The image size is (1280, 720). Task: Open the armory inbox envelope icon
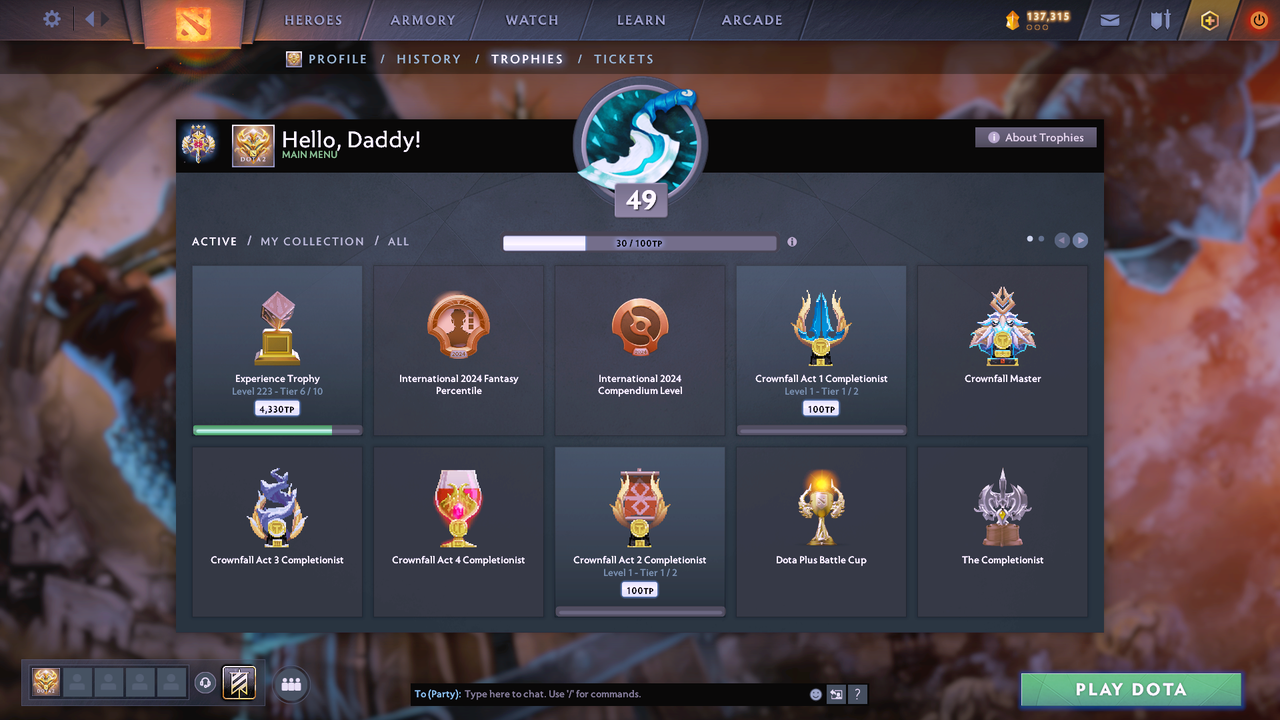[x=1108, y=19]
